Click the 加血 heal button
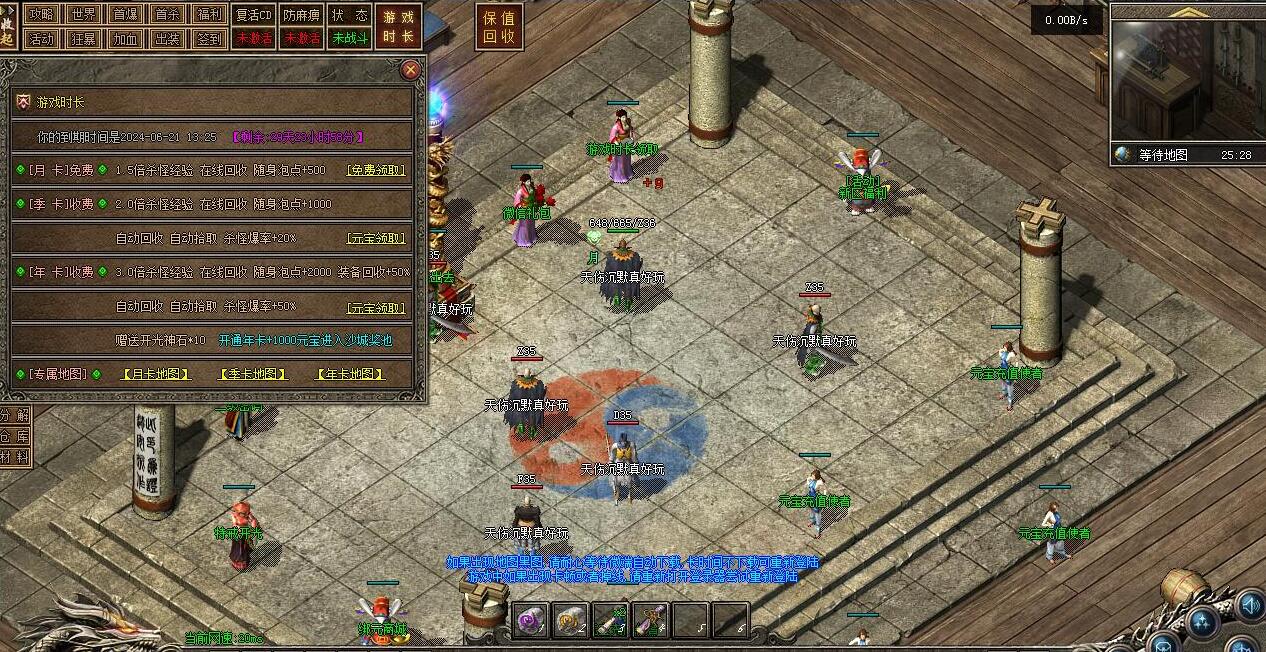 tap(126, 39)
